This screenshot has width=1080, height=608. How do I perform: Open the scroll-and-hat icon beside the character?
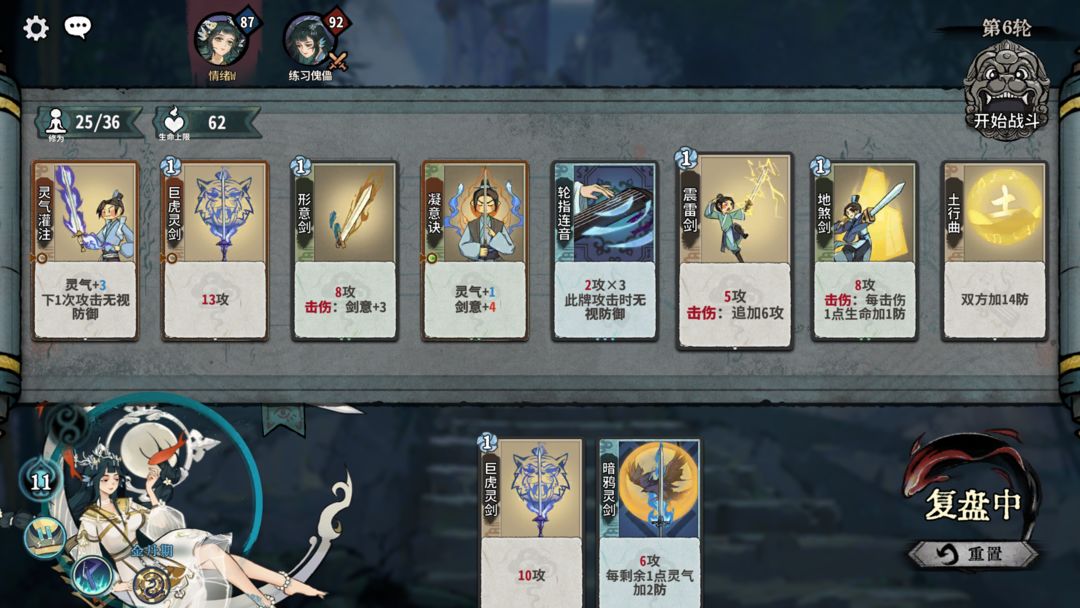point(44,538)
